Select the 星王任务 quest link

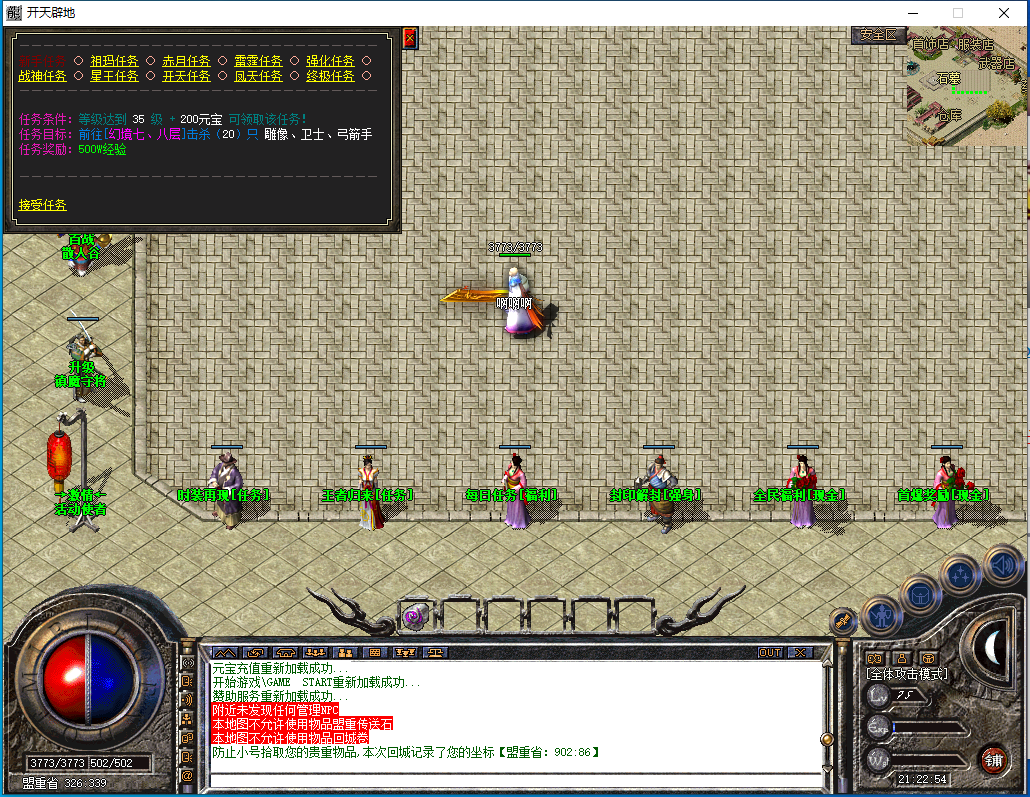point(114,76)
